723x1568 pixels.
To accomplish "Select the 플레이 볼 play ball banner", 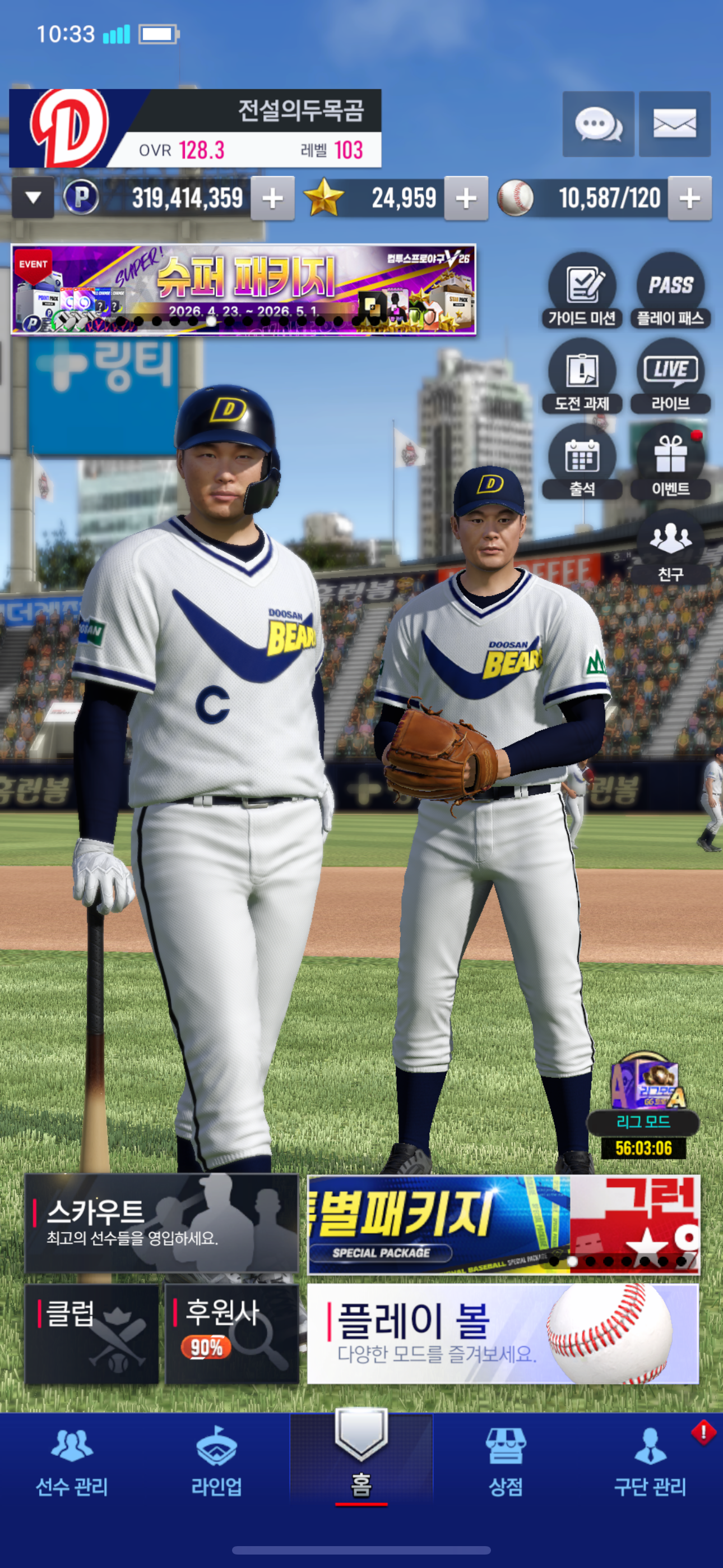I will click(503, 1334).
